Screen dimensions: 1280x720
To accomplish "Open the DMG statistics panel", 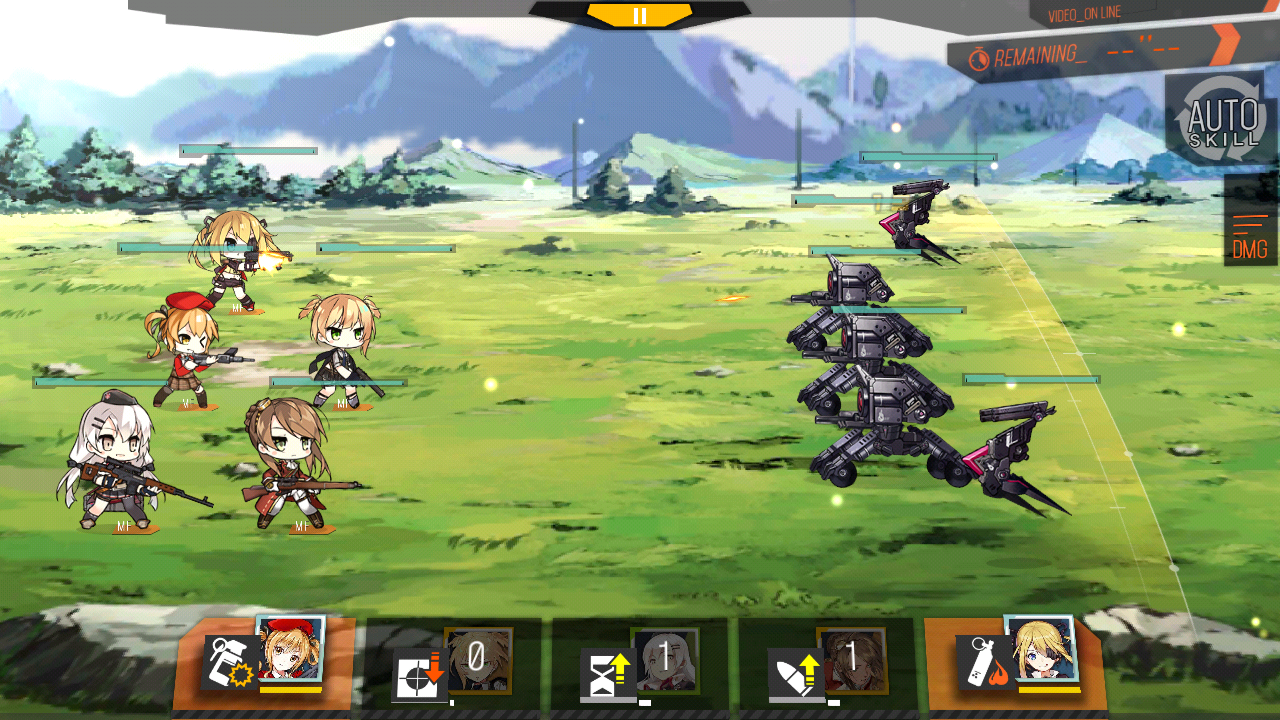I will (1250, 237).
